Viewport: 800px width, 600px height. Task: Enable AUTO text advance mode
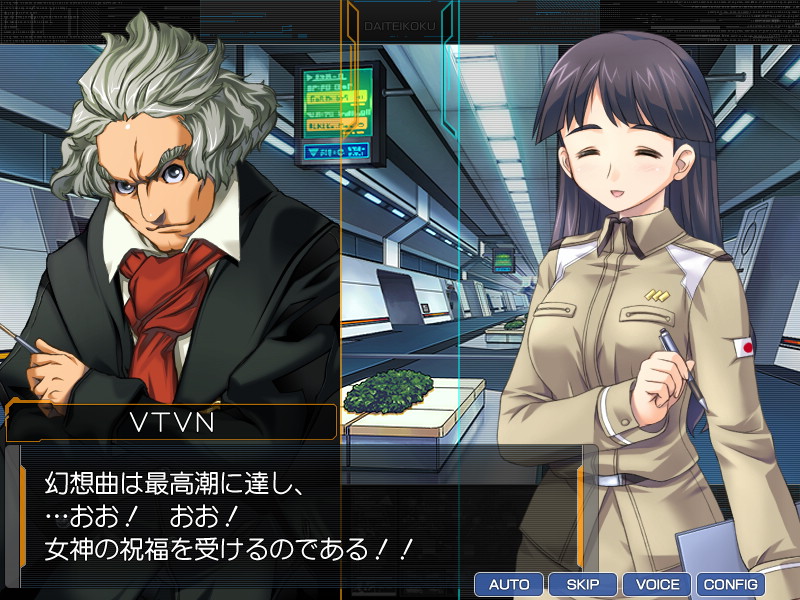click(509, 584)
